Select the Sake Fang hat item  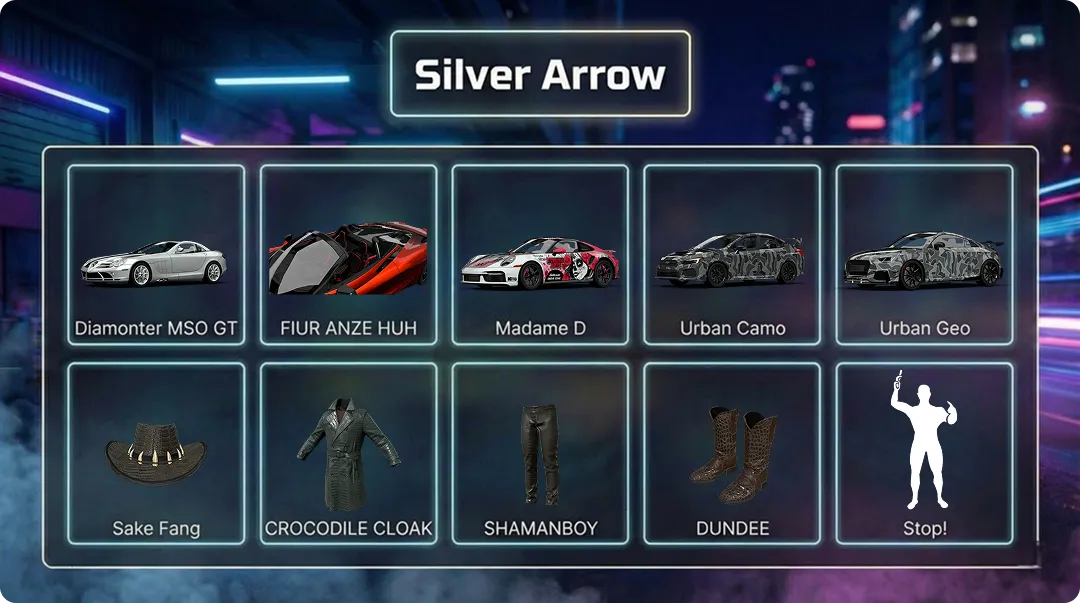click(156, 453)
